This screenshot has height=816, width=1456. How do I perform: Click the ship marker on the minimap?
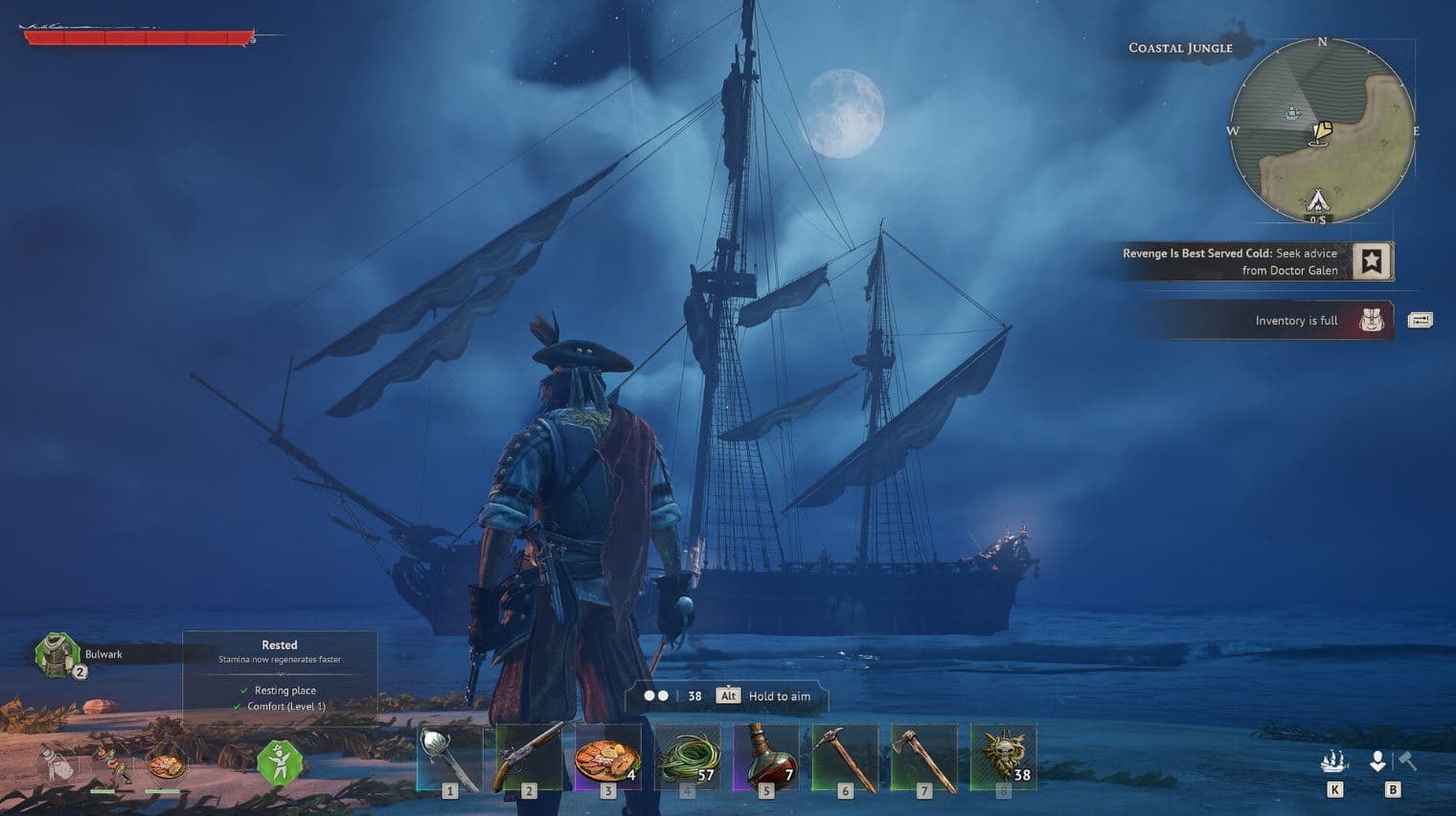(1292, 114)
